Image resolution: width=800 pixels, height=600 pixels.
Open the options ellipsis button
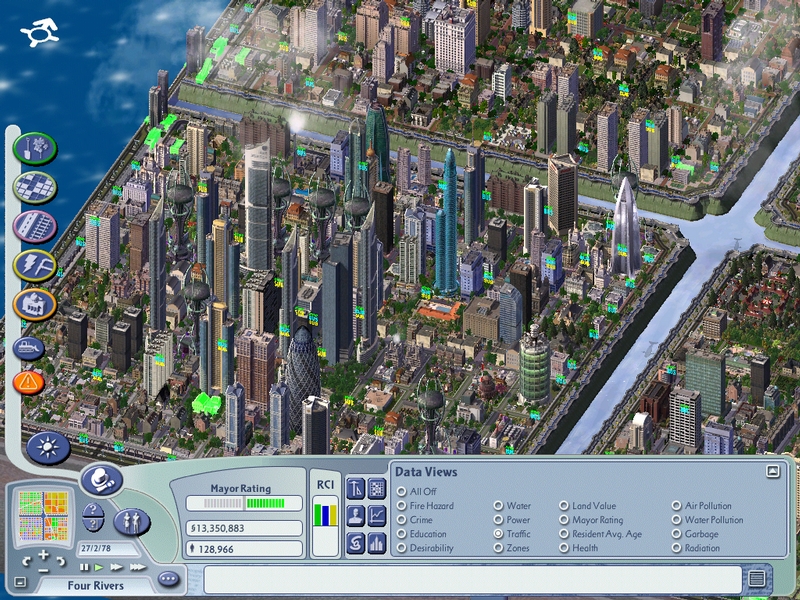[x=167, y=577]
